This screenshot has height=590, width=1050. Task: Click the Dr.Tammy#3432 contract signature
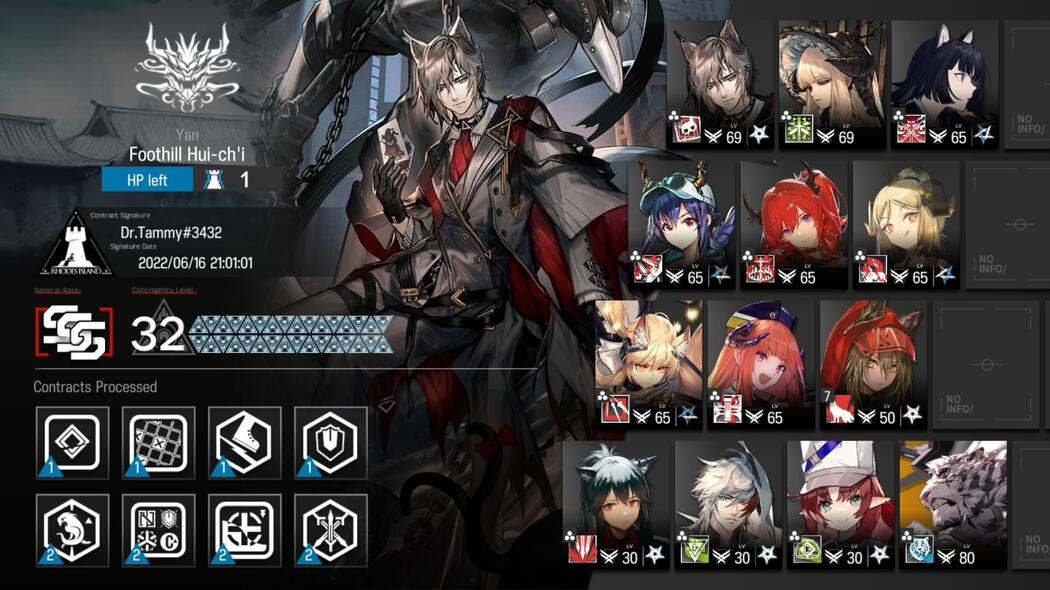(x=164, y=233)
